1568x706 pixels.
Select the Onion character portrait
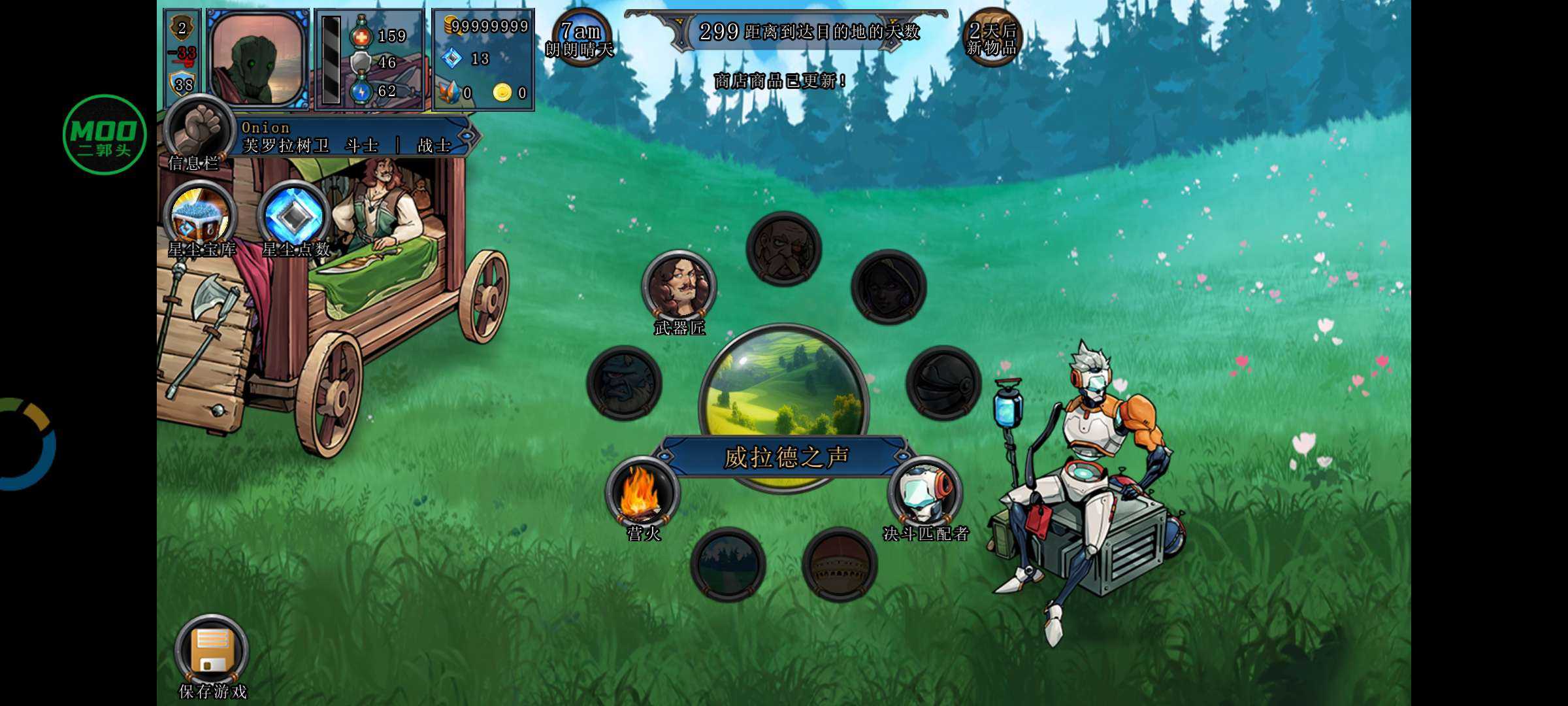coord(259,59)
